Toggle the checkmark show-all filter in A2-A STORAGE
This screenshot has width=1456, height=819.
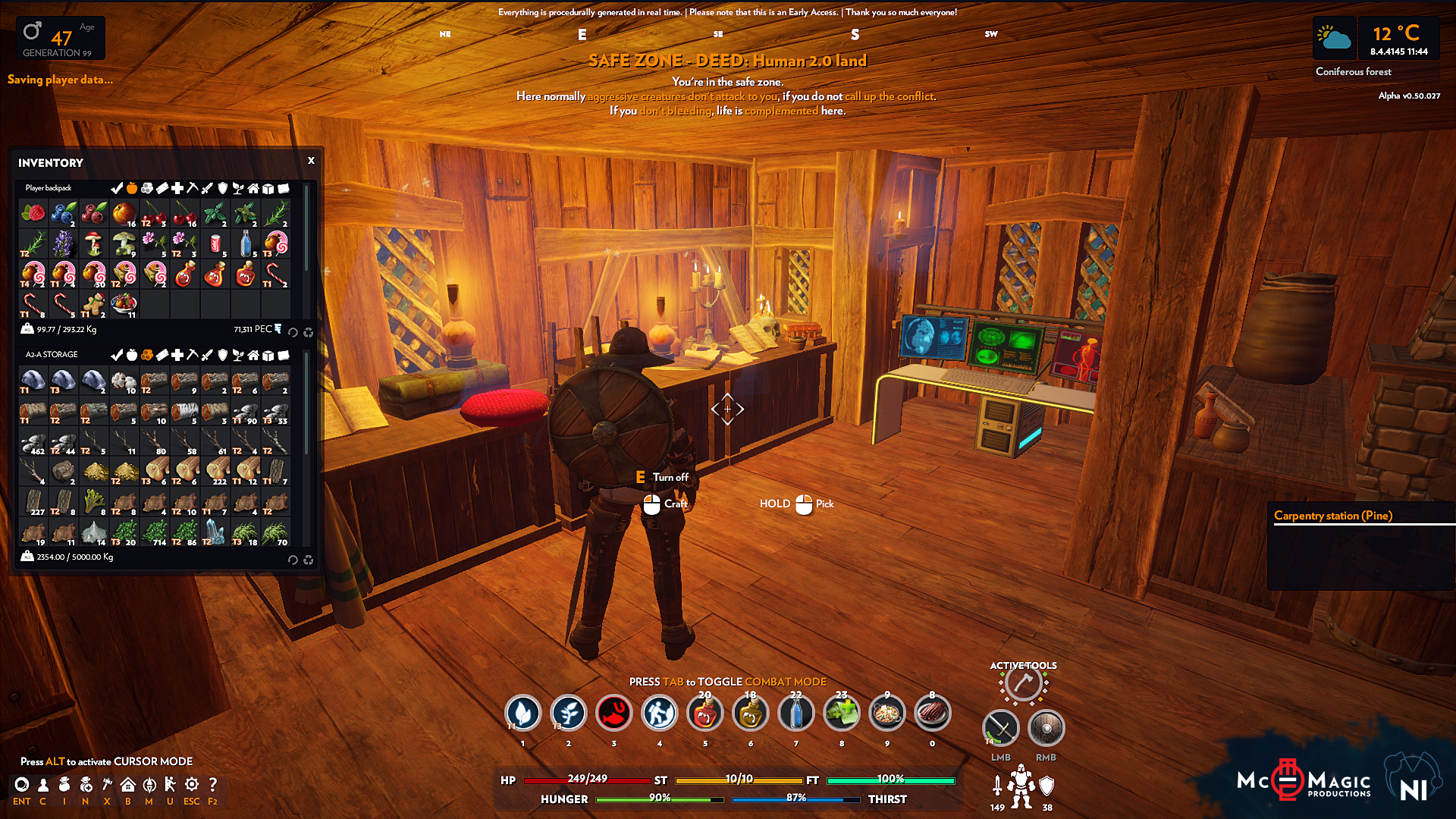[117, 354]
